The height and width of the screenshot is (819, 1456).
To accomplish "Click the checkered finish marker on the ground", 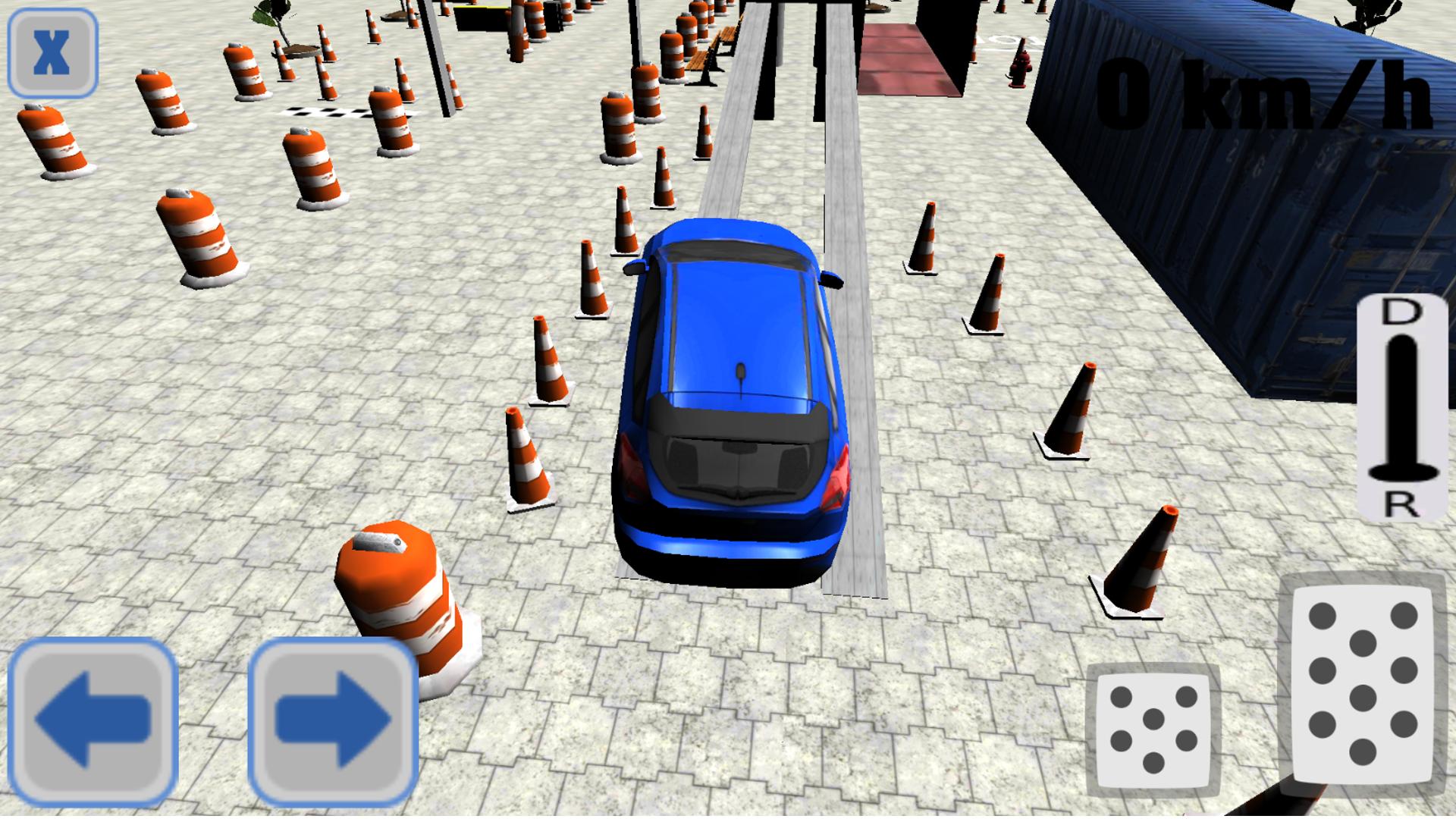I will click(x=326, y=114).
